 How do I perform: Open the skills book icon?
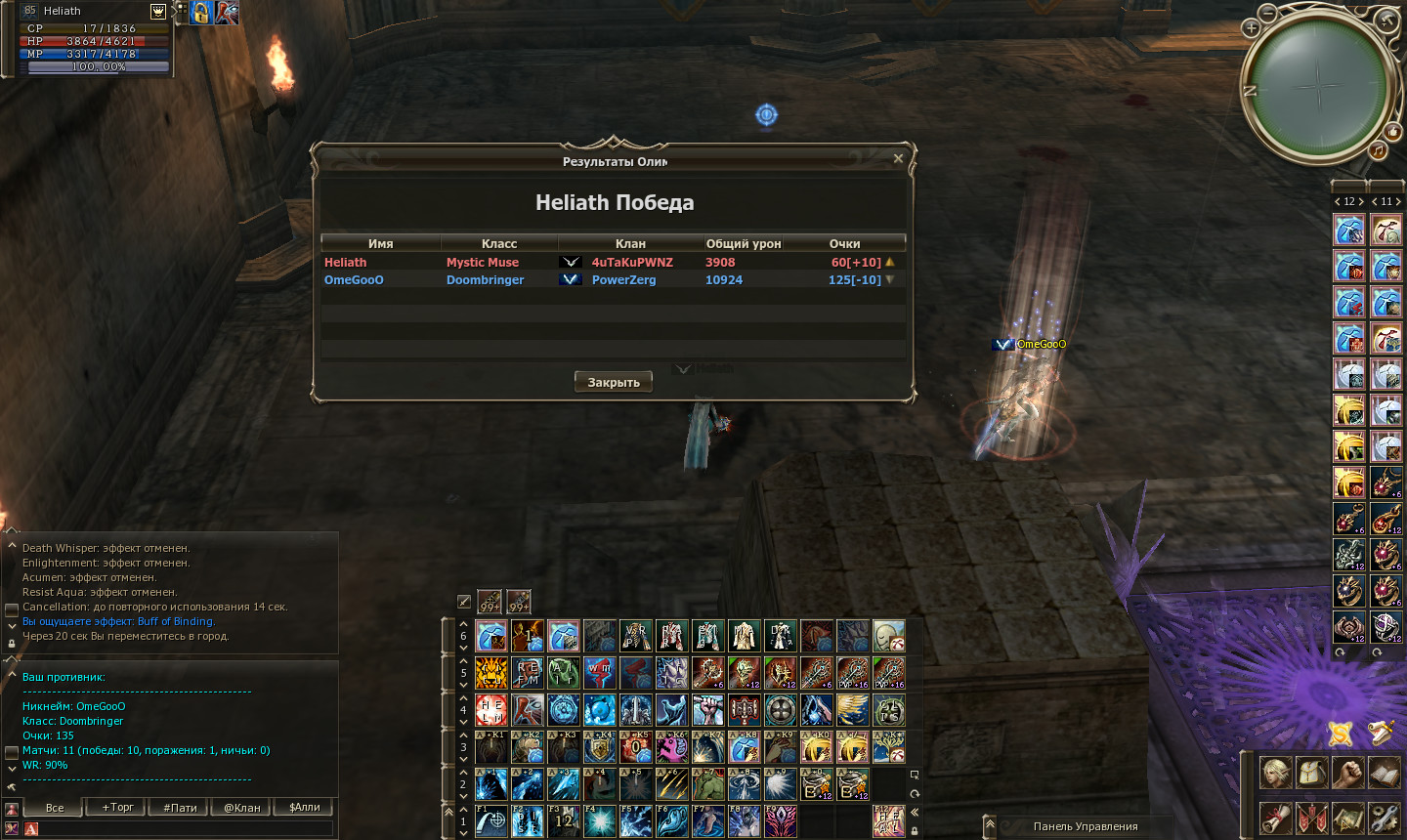point(1384,773)
